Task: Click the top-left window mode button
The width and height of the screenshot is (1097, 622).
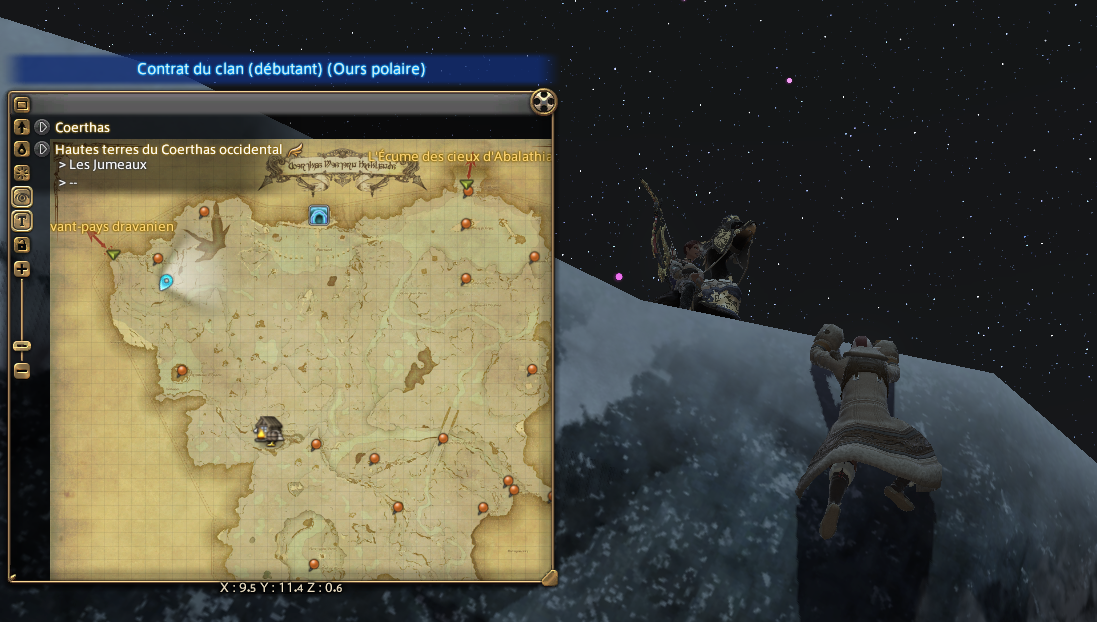Action: pos(22,103)
